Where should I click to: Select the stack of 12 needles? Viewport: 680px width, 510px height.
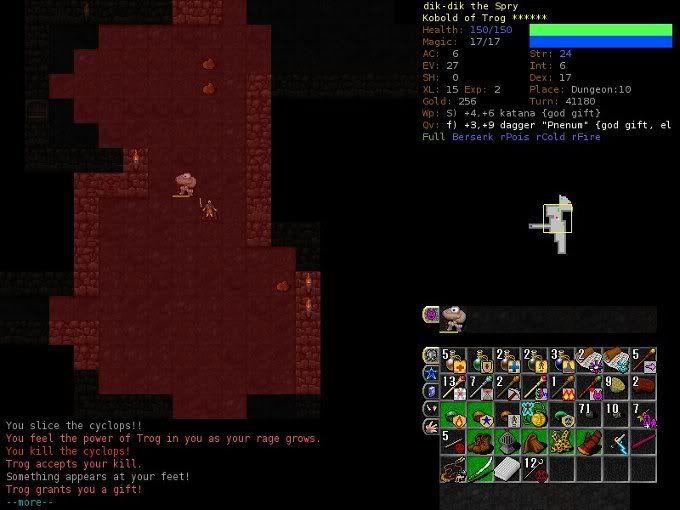pyautogui.click(x=534, y=469)
